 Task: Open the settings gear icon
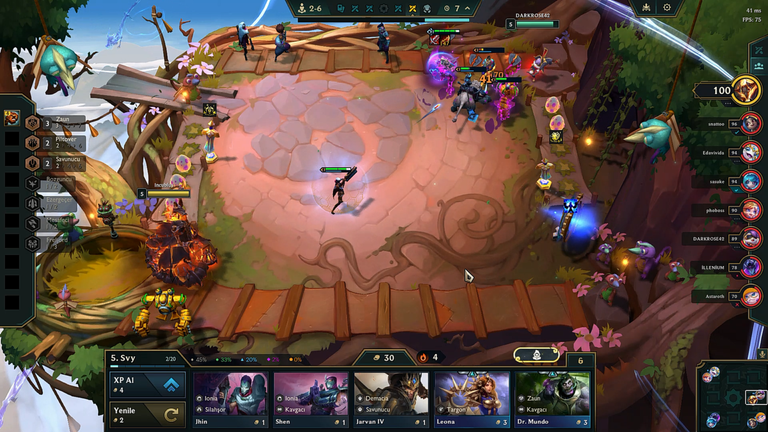point(667,8)
